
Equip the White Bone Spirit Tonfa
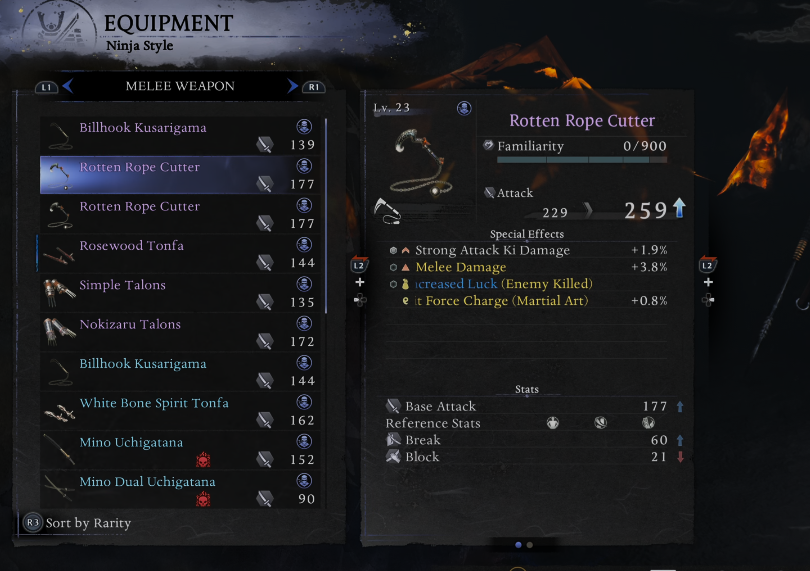pyautogui.click(x=180, y=411)
